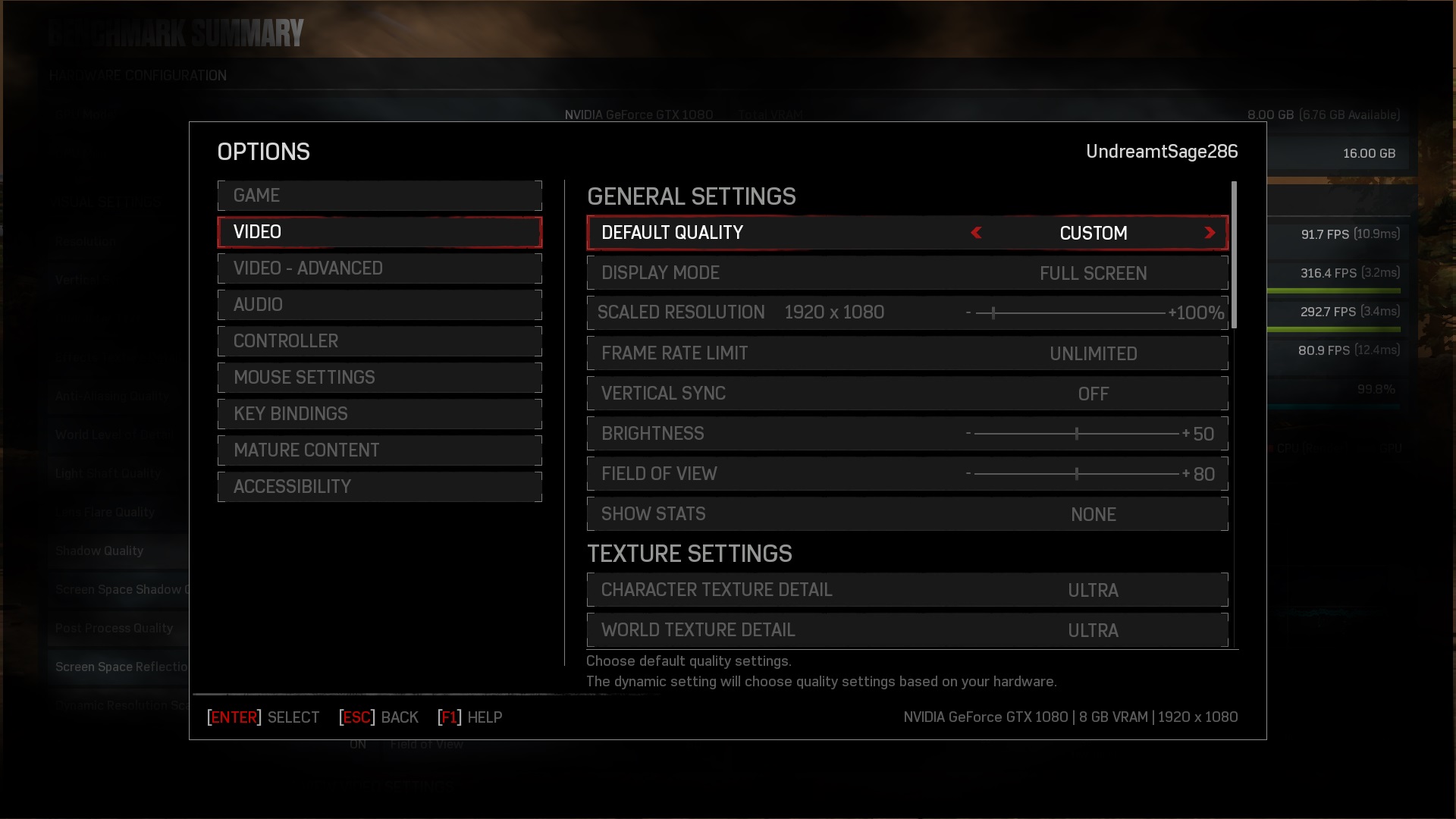Viewport: 1456px width, 819px height.
Task: Click the left arrow on Default Quality
Action: click(977, 233)
